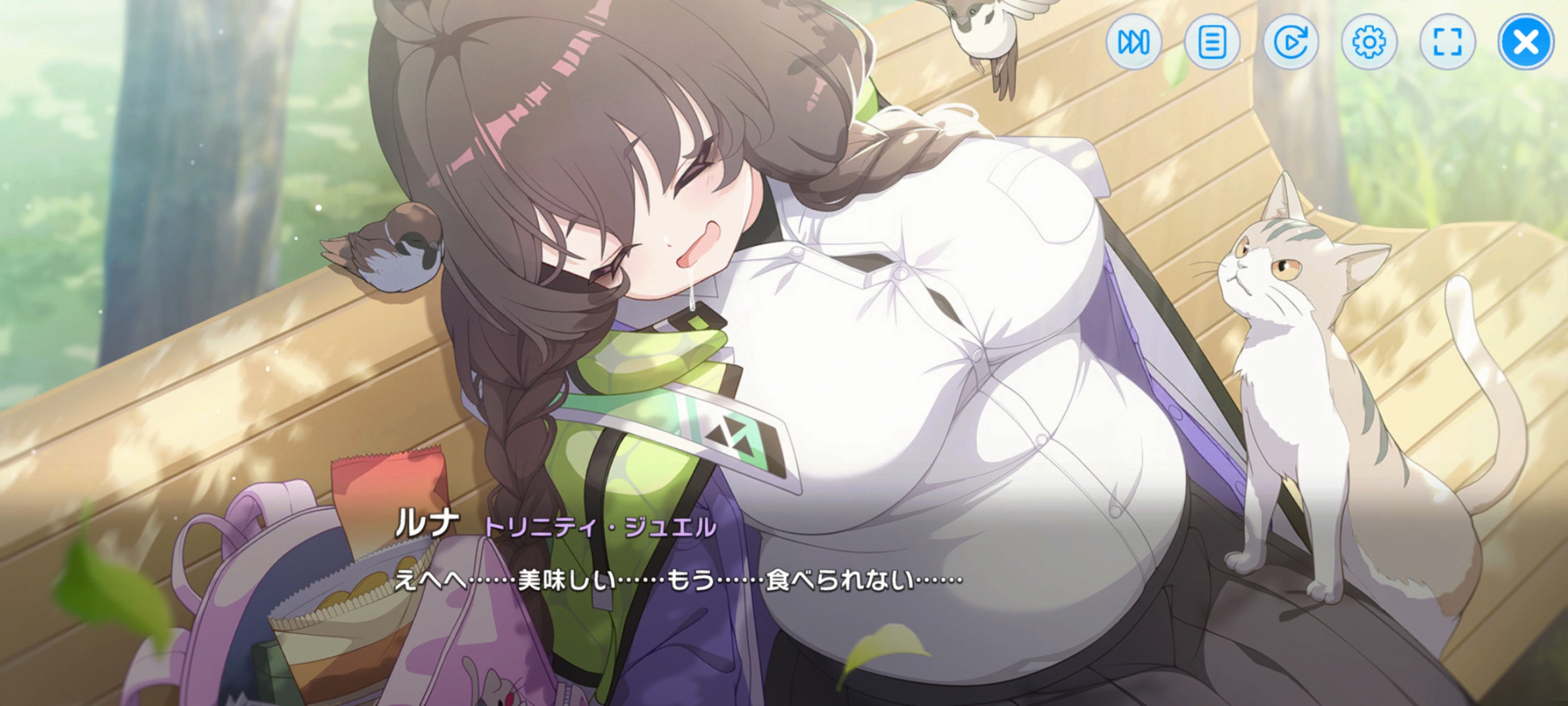
Task: Skip the story with the fast-forward button
Action: click(1134, 42)
